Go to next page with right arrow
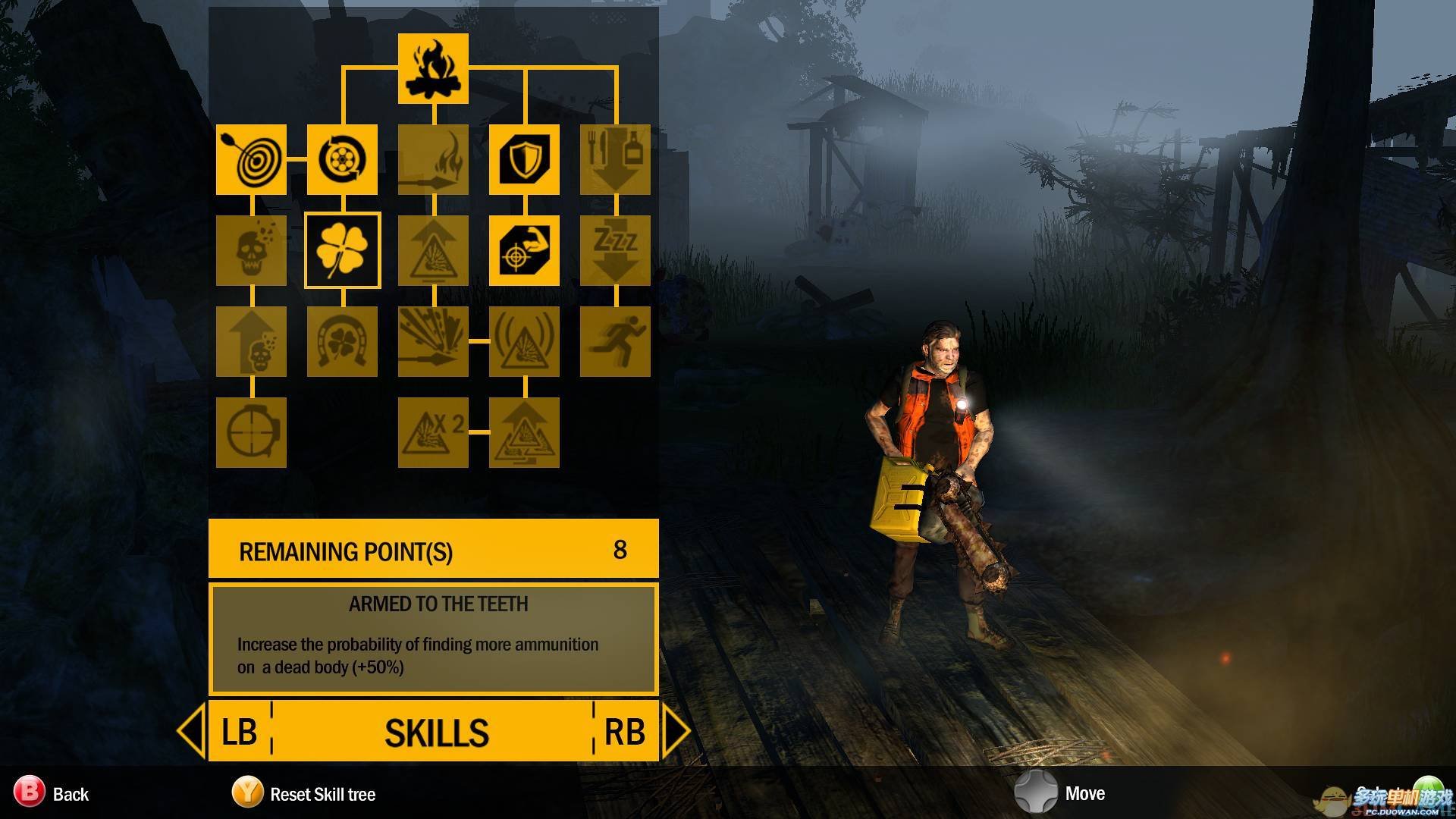The width and height of the screenshot is (1456, 819). tap(675, 731)
